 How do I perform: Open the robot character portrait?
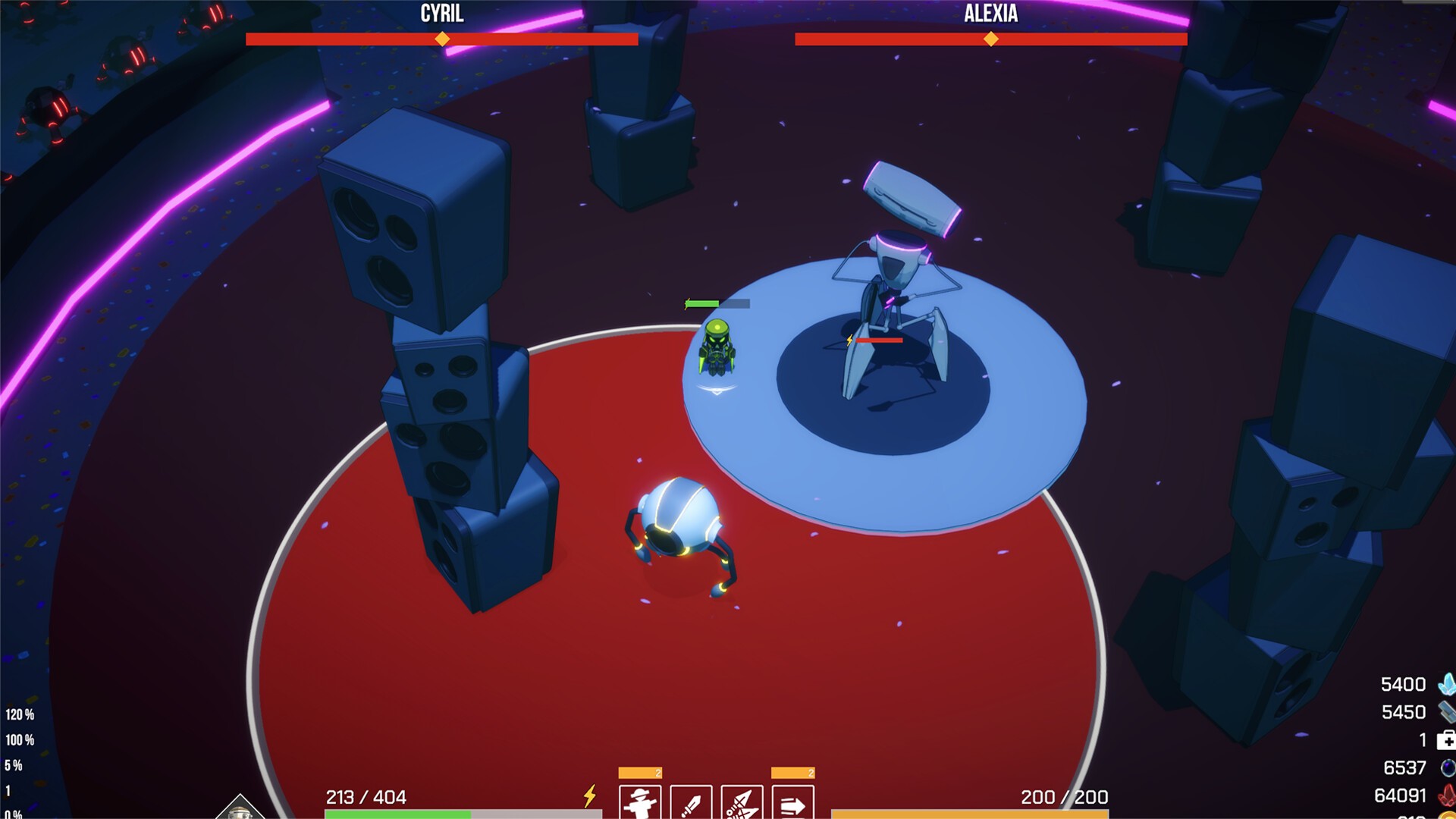tap(240, 809)
